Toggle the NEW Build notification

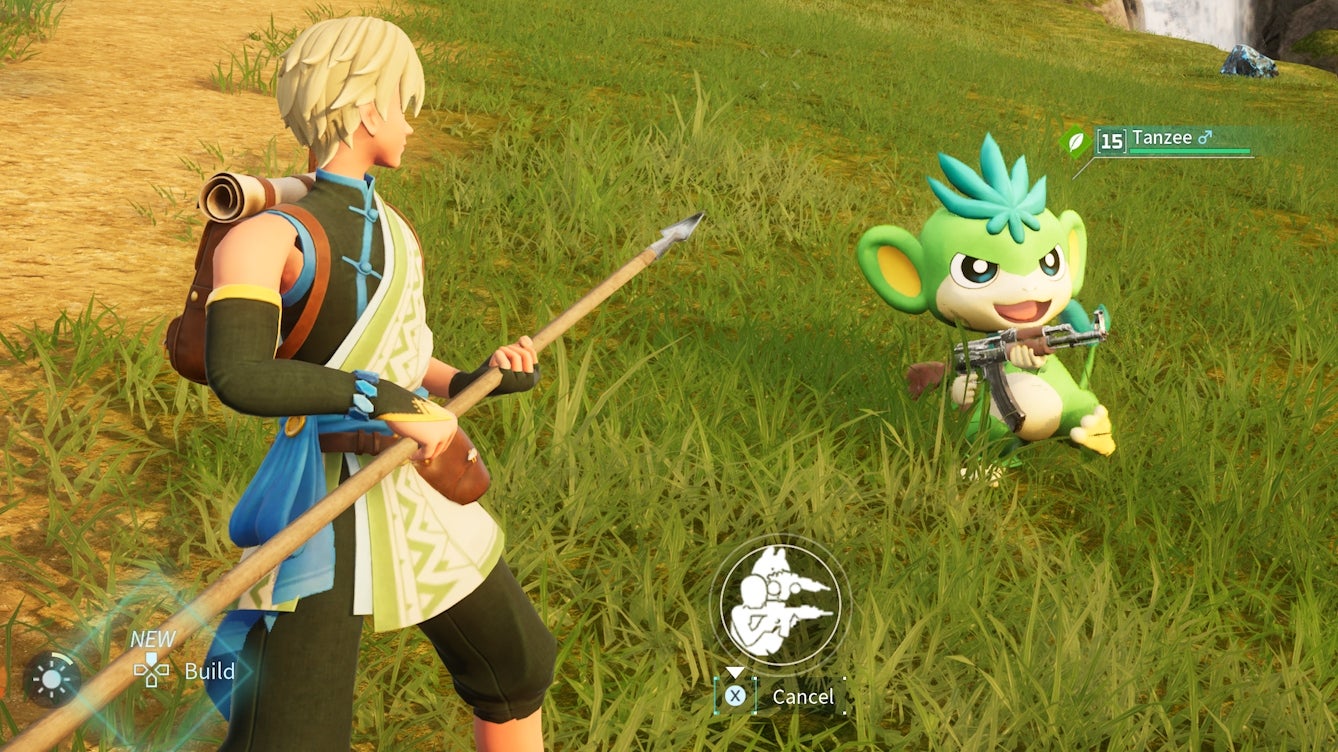[153, 638]
